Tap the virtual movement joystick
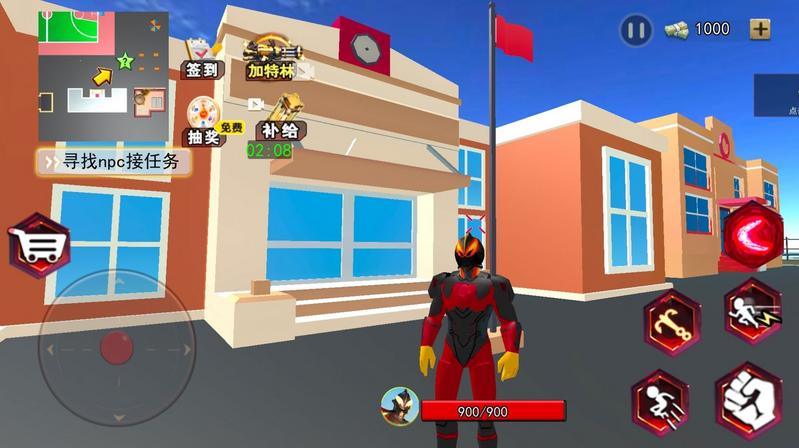Screen dimensions: 799x448 point(115,347)
